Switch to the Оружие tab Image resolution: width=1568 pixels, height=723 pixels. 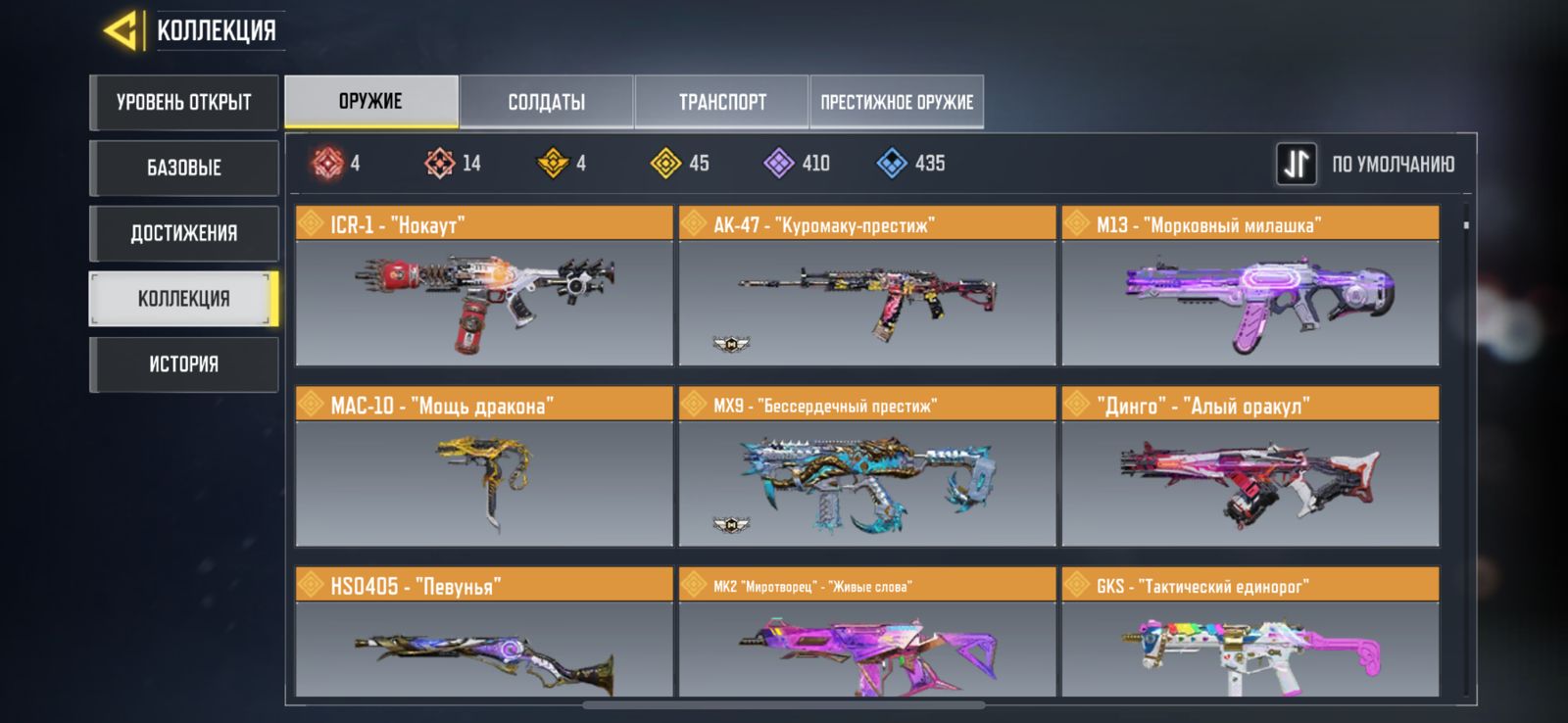pos(371,102)
